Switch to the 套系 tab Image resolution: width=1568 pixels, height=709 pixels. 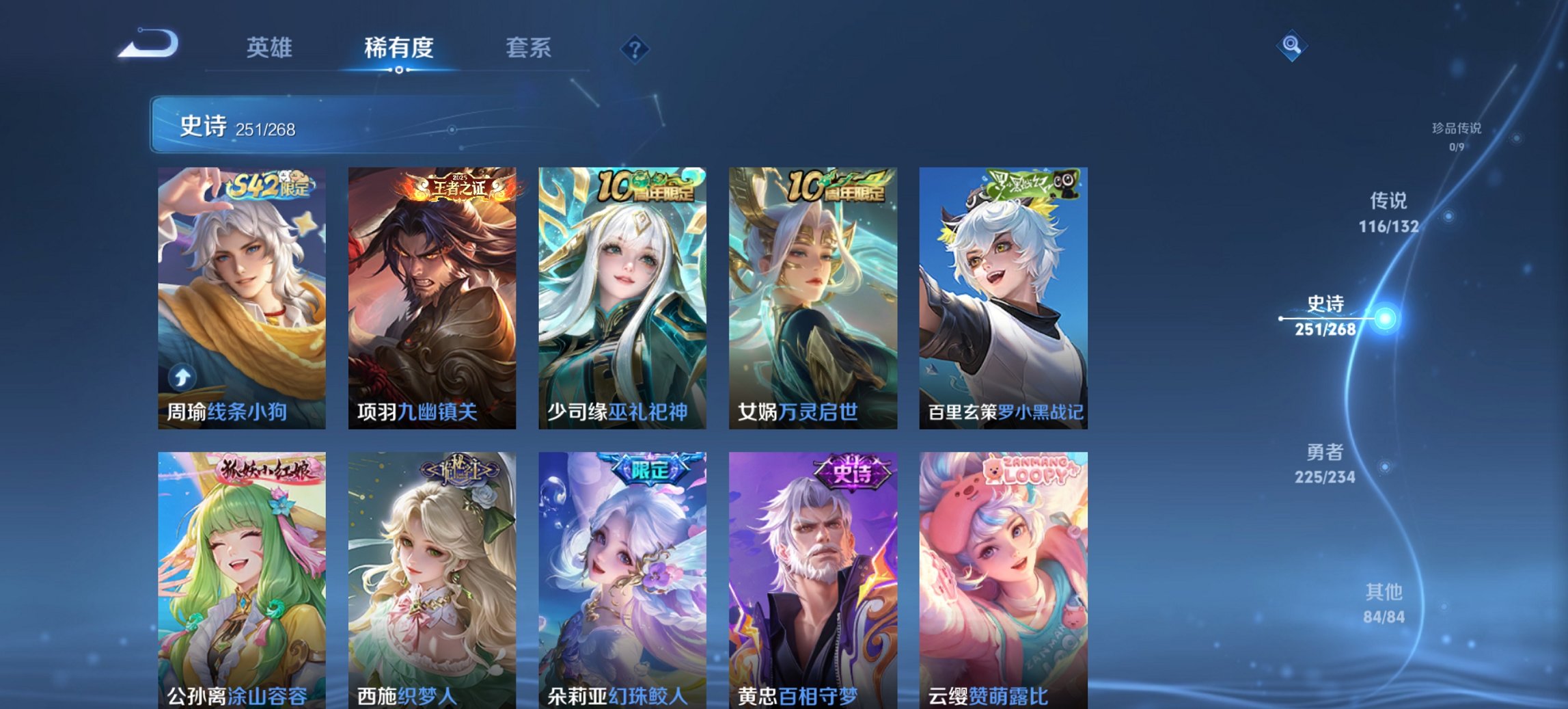(x=529, y=48)
